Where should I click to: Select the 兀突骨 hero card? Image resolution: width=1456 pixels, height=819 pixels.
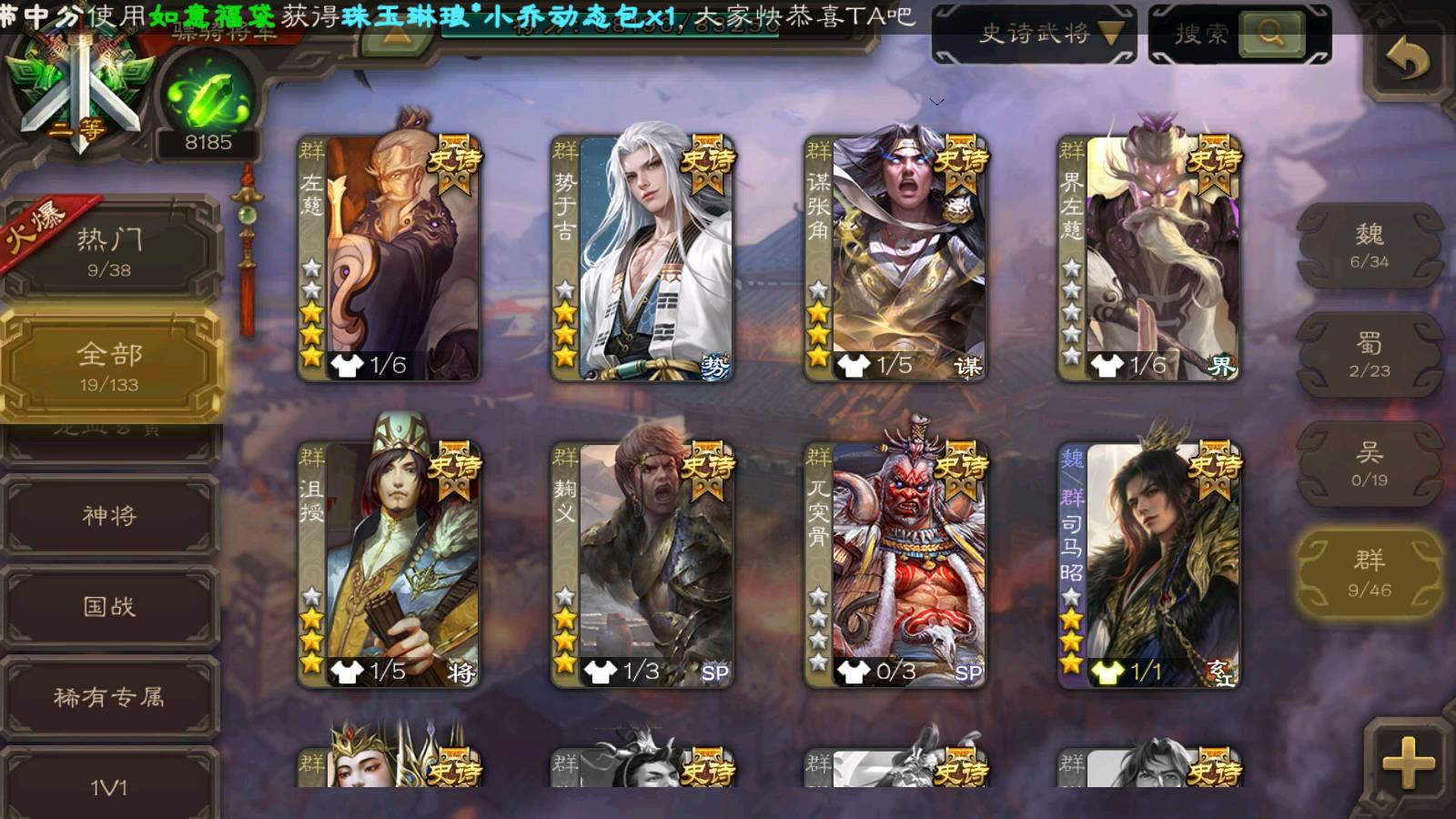coord(896,564)
